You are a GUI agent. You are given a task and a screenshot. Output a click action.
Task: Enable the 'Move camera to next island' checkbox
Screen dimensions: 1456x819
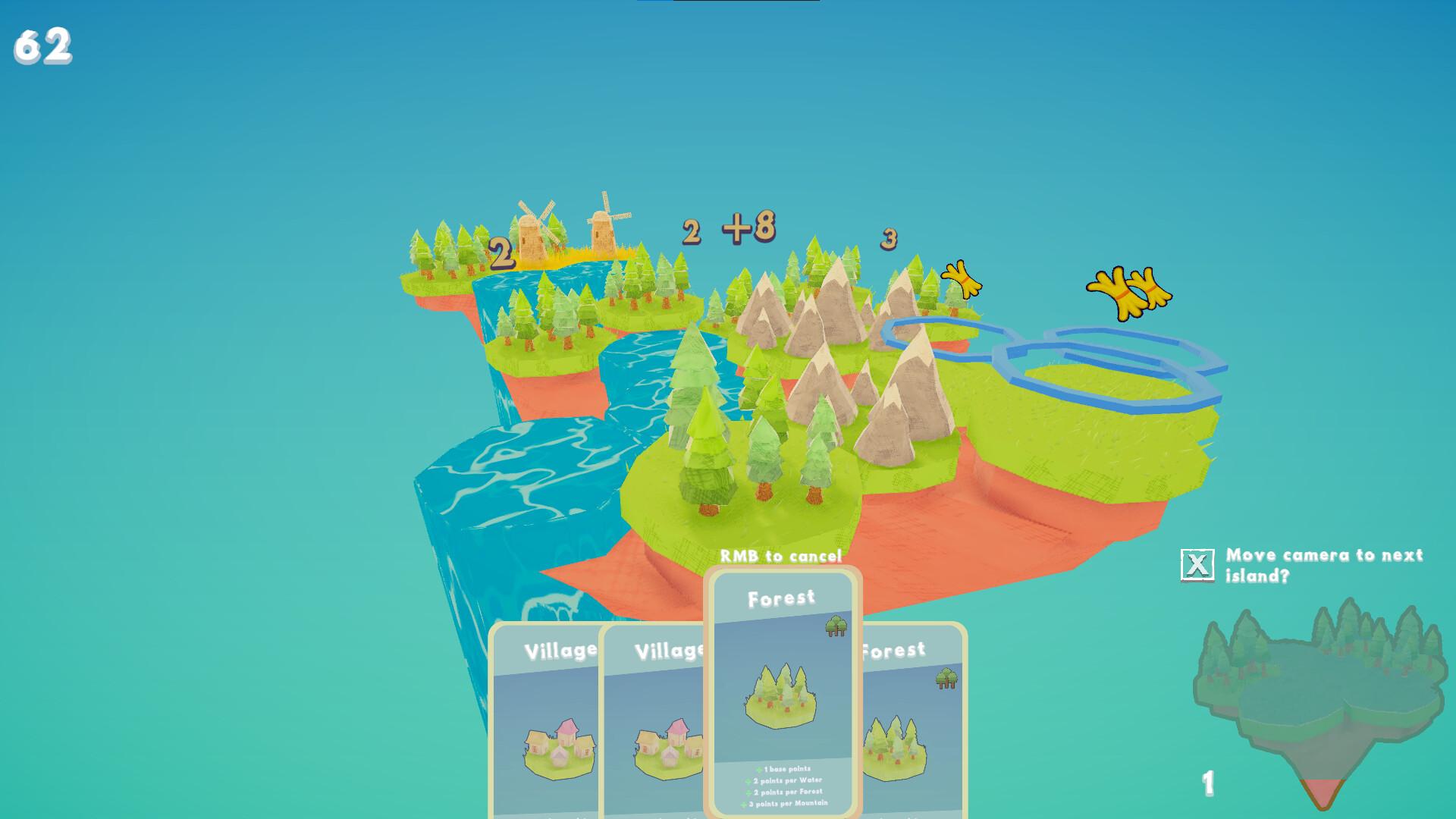(1199, 563)
